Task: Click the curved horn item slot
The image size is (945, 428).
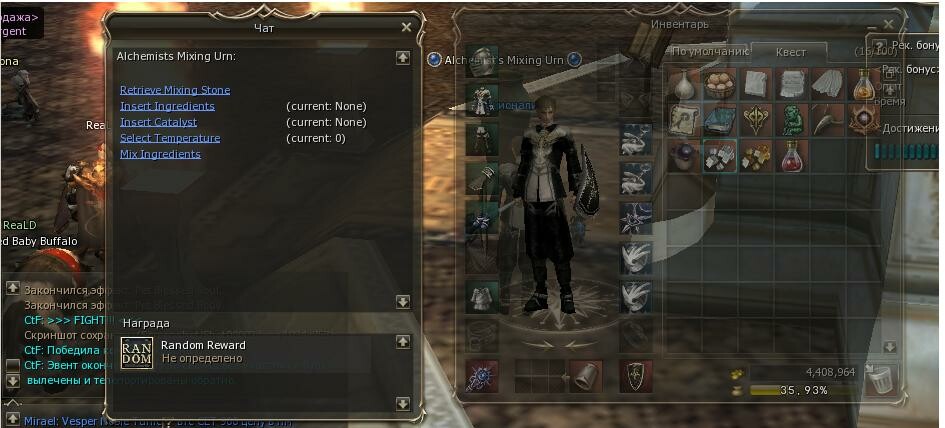Action: coord(827,120)
